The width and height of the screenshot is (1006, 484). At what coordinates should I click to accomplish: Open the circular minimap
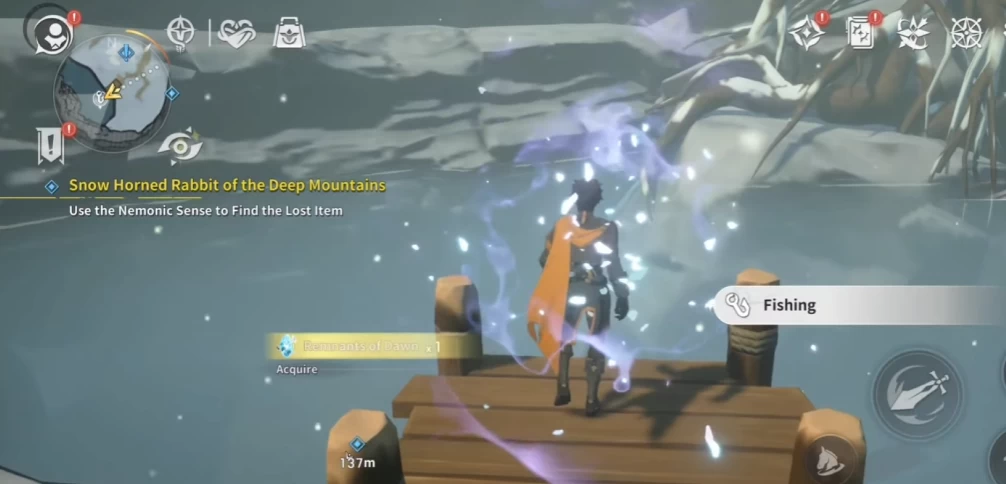[111, 92]
